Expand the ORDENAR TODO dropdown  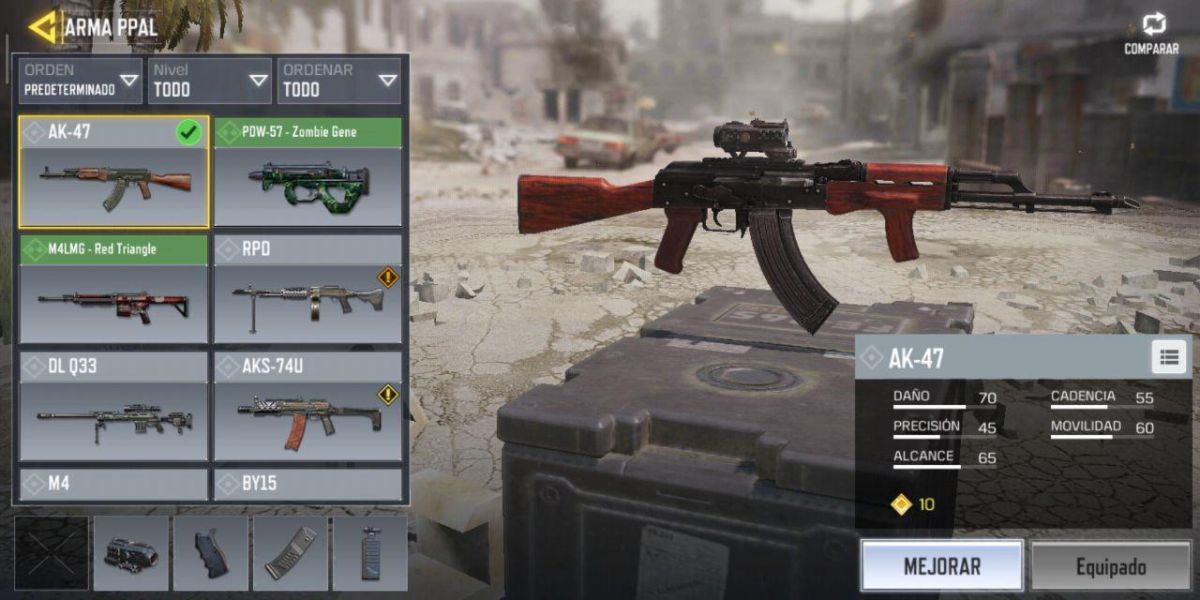pos(339,81)
